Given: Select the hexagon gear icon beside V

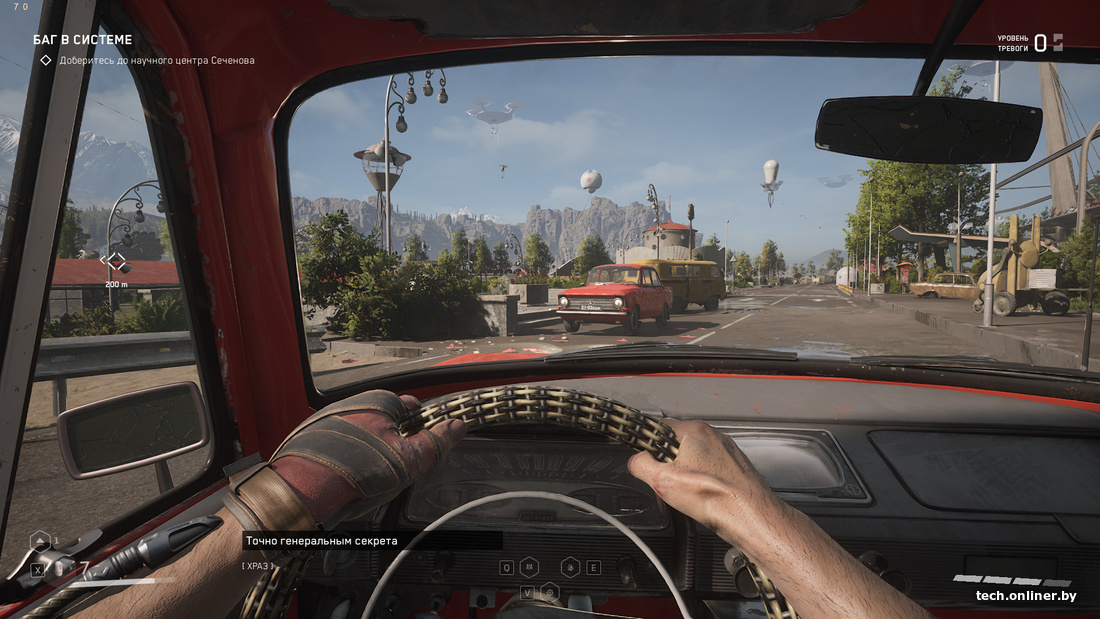Looking at the screenshot, I should coord(549,592).
